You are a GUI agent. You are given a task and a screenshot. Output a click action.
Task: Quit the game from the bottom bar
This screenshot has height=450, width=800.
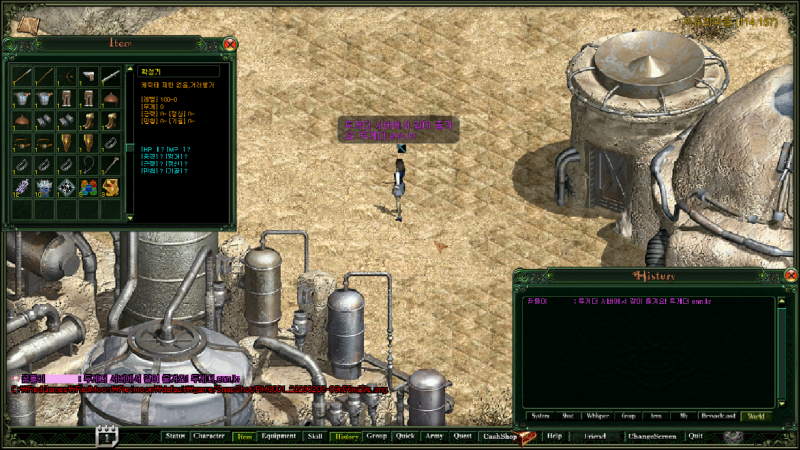(x=695, y=437)
